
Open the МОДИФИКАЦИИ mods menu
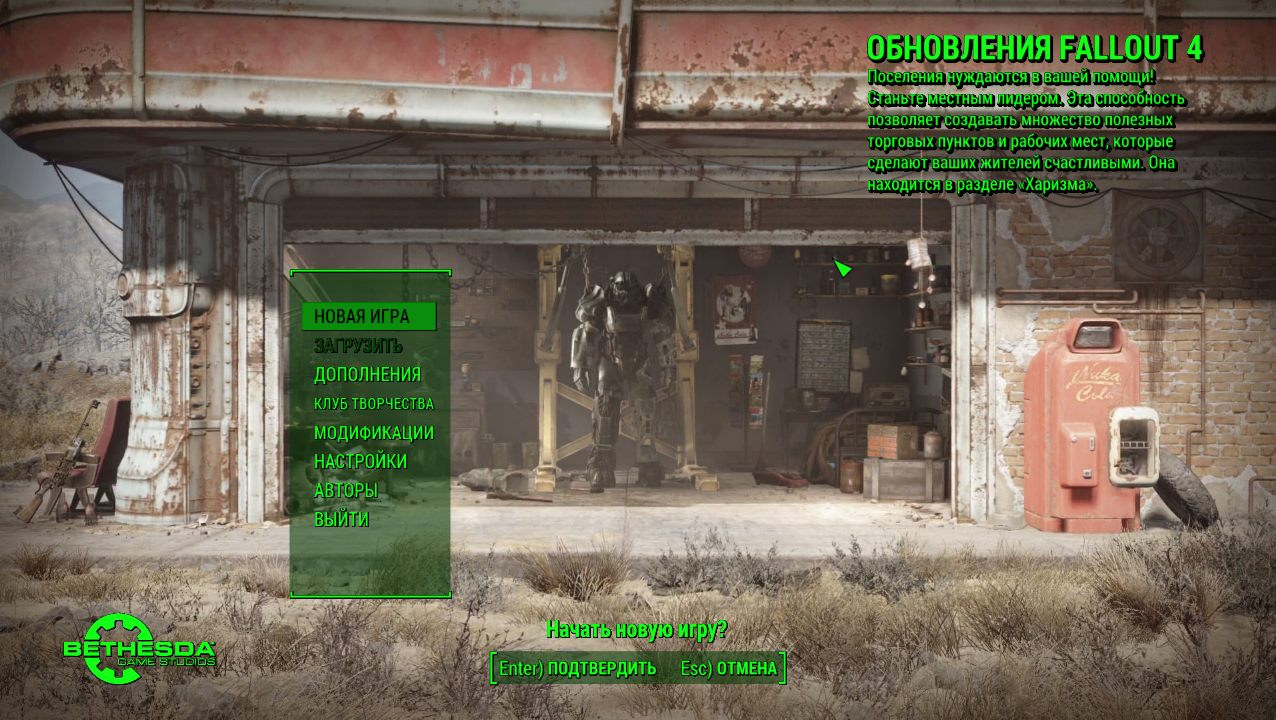click(x=373, y=433)
